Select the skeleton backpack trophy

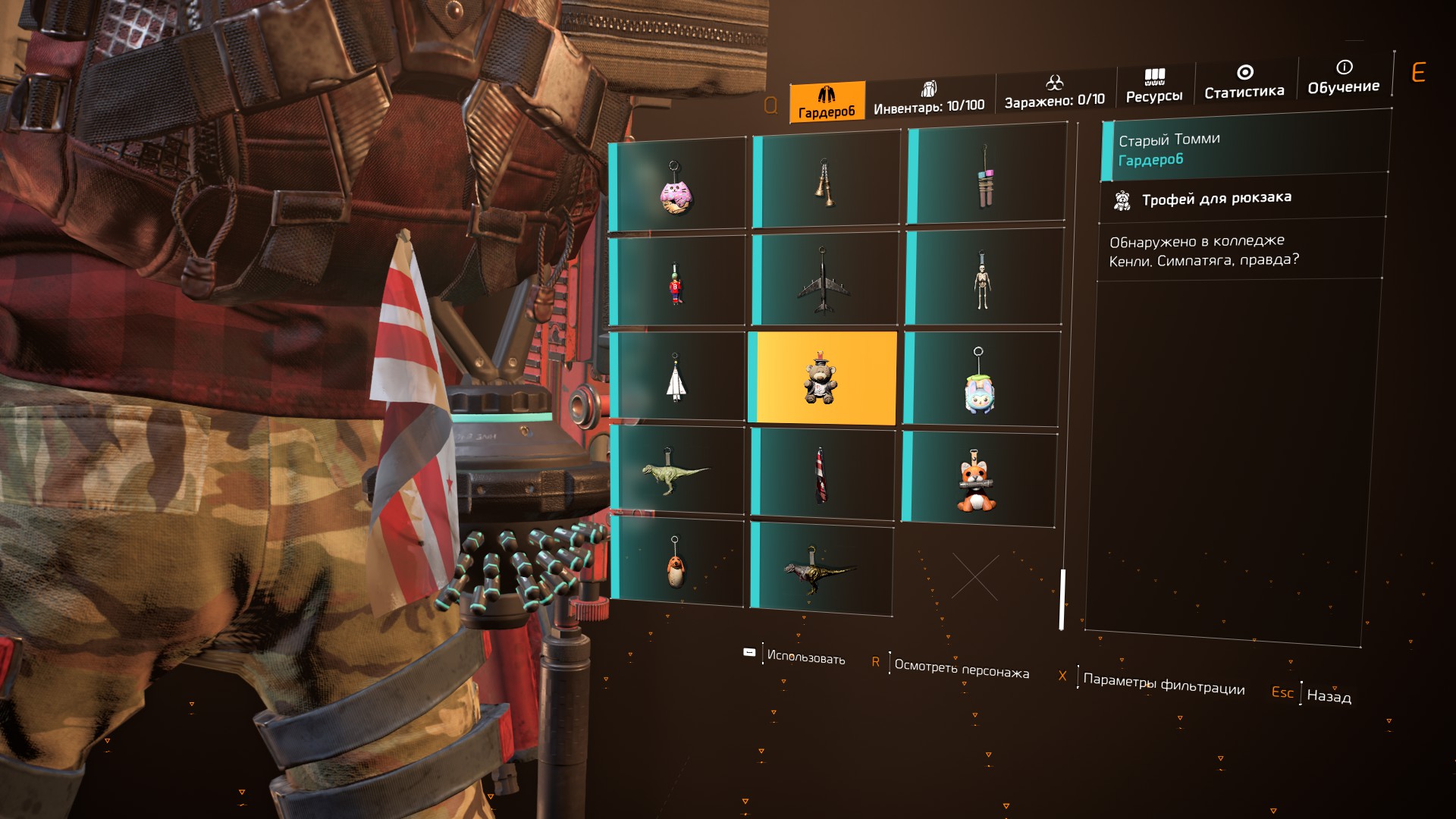[x=982, y=279]
